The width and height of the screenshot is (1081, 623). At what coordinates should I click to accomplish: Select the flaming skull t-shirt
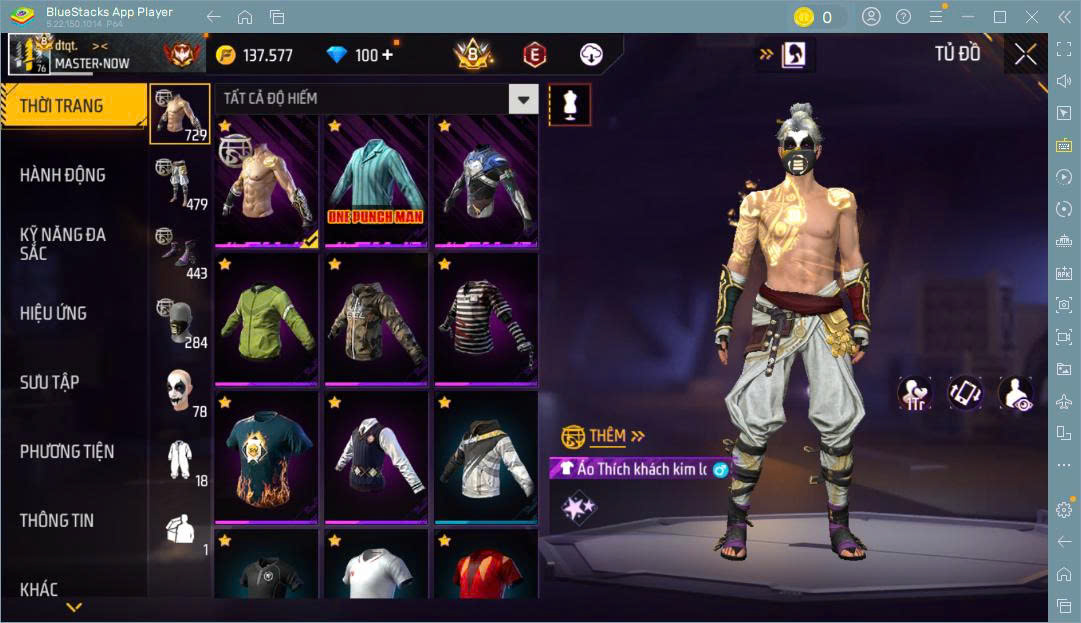coord(265,457)
